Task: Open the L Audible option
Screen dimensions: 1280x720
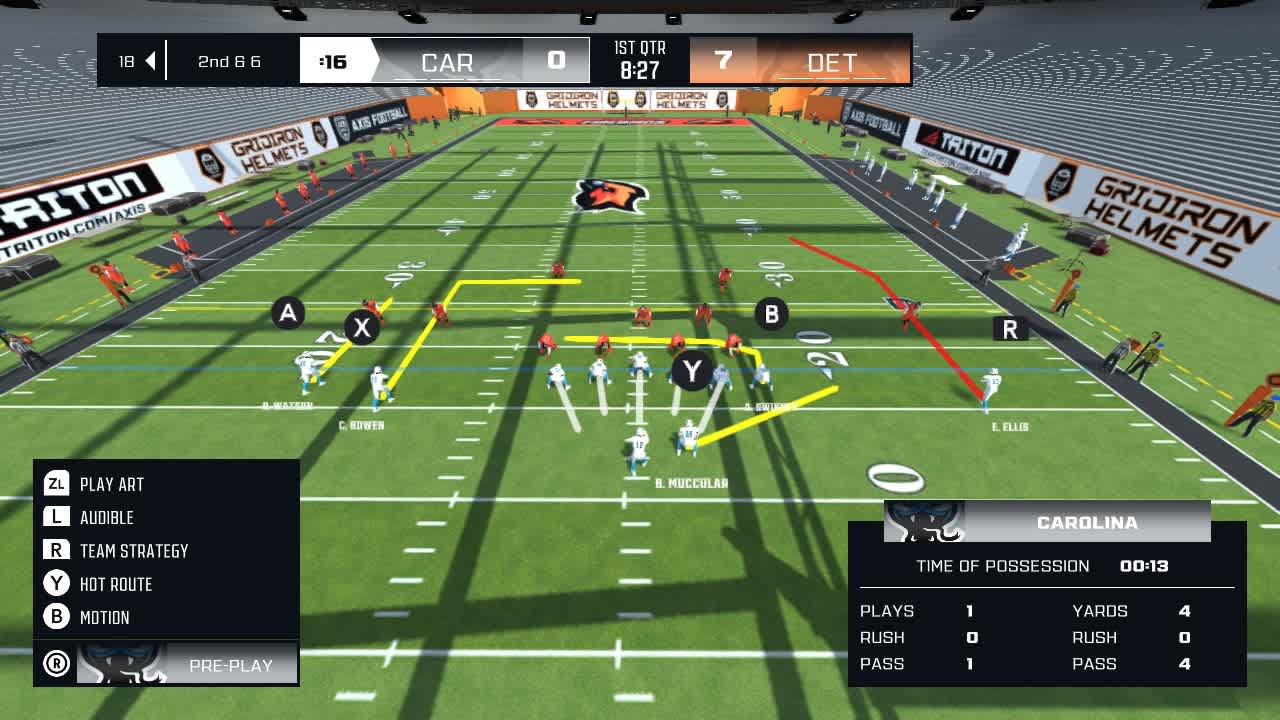Action: click(x=58, y=517)
